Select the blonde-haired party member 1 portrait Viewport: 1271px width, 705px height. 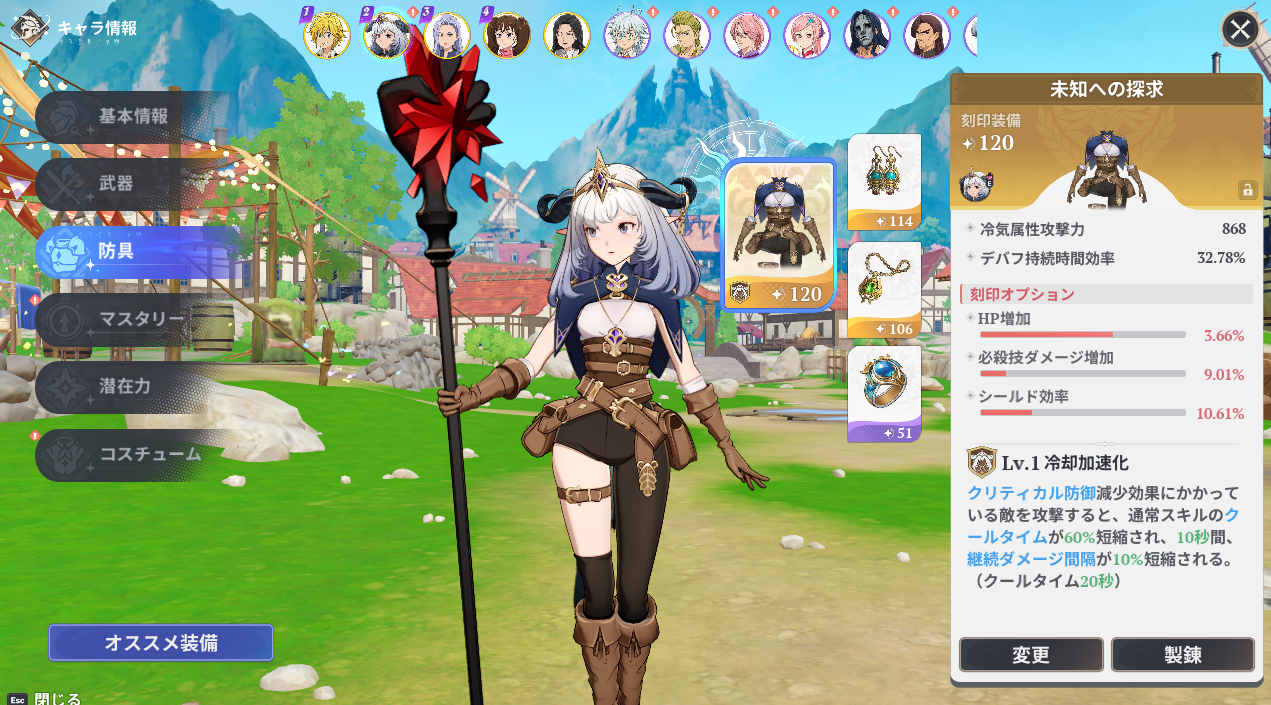[x=327, y=35]
